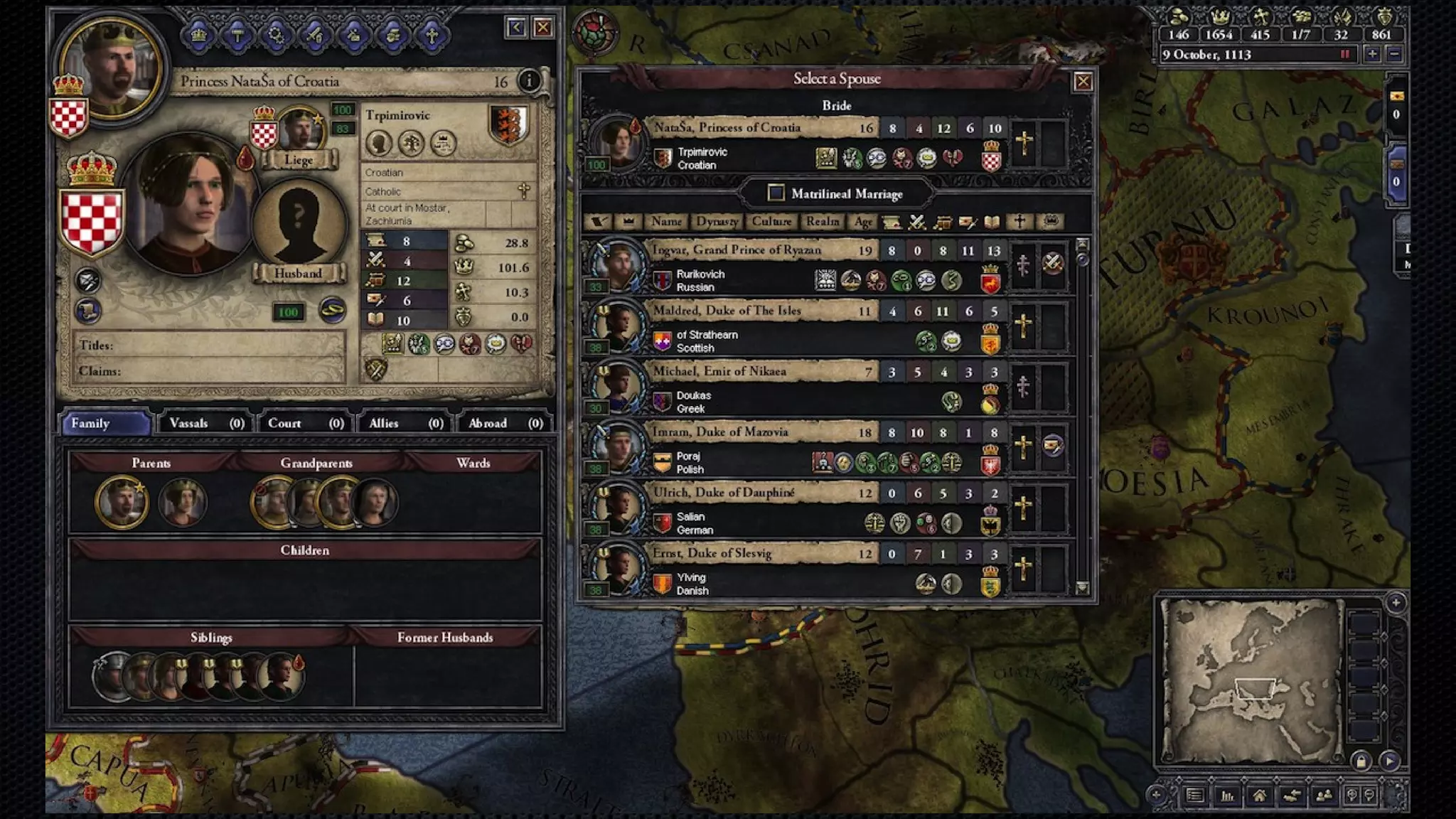Open the Court tab

[x=305, y=423]
